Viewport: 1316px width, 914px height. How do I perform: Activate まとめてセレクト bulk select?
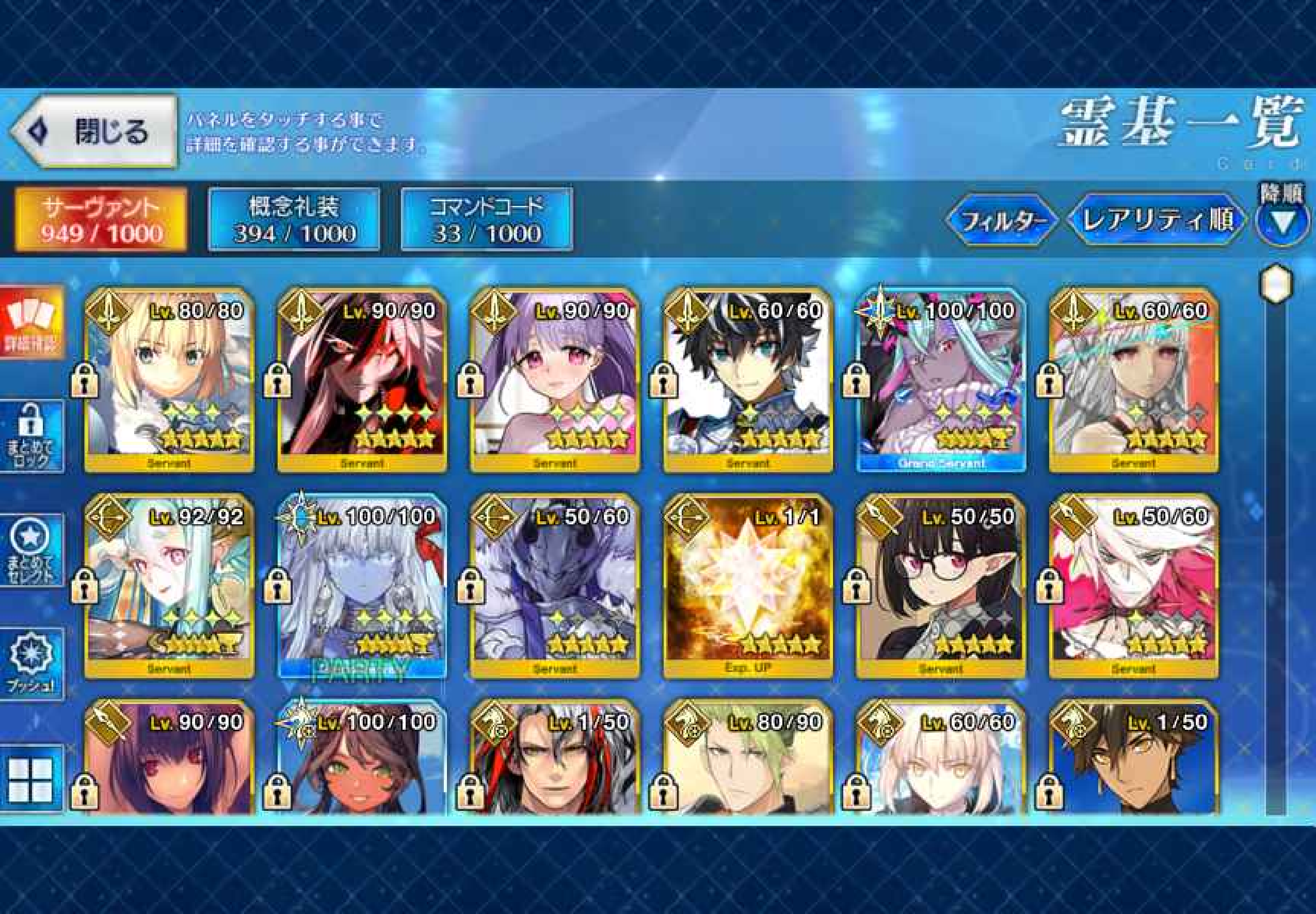point(31,551)
